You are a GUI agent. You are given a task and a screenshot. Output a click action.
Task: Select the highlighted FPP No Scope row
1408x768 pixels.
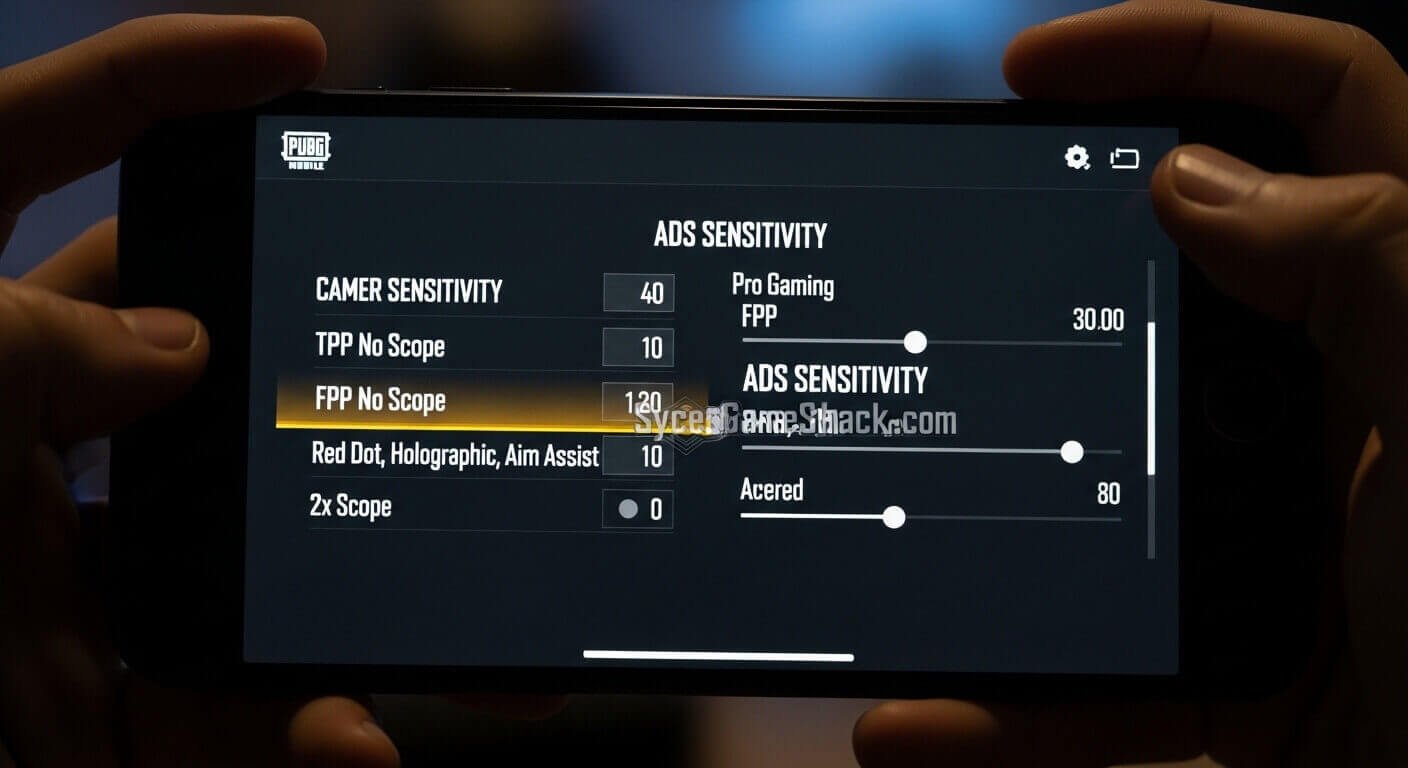click(420, 400)
